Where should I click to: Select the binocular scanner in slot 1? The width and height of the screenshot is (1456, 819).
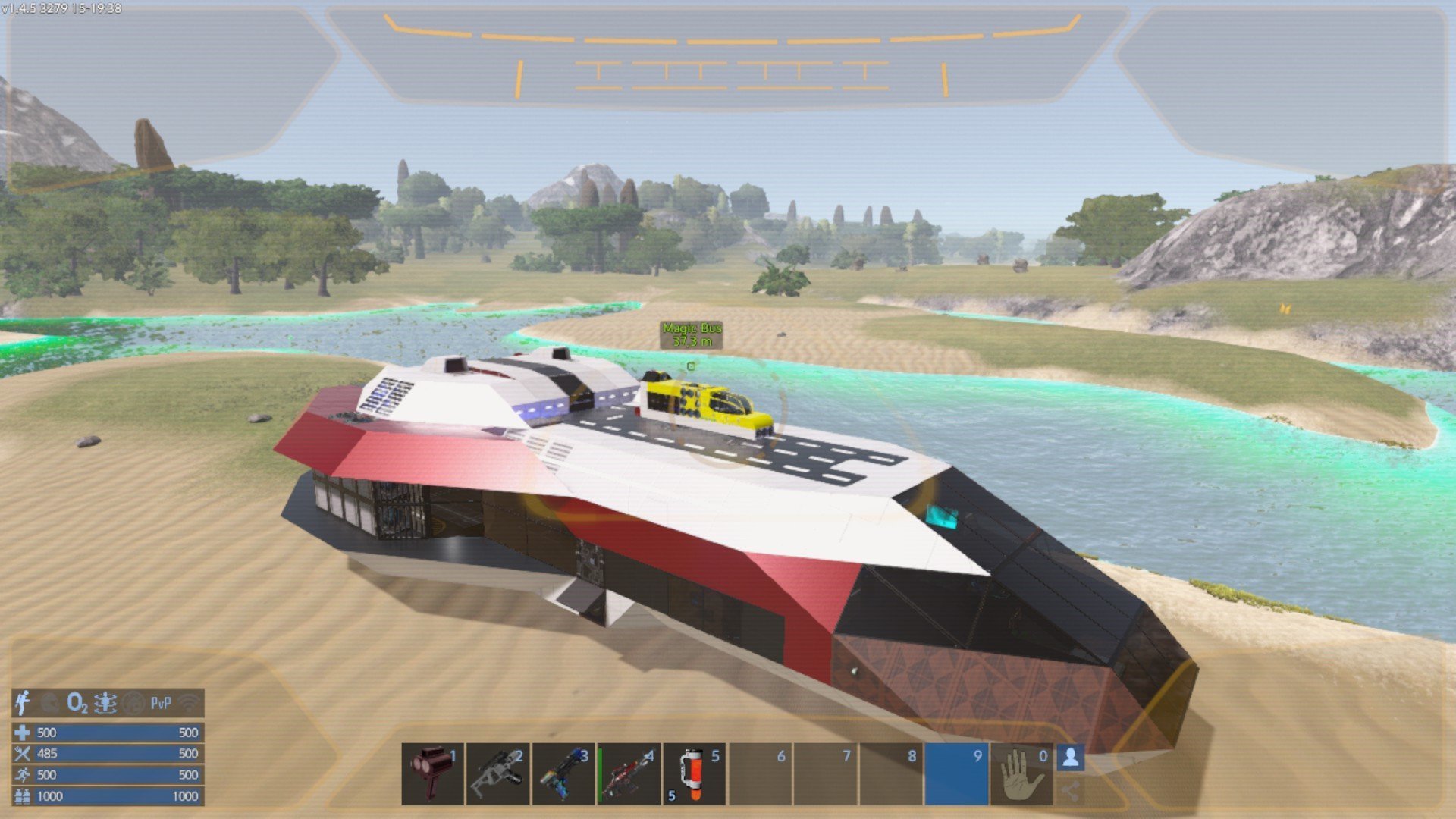[432, 773]
